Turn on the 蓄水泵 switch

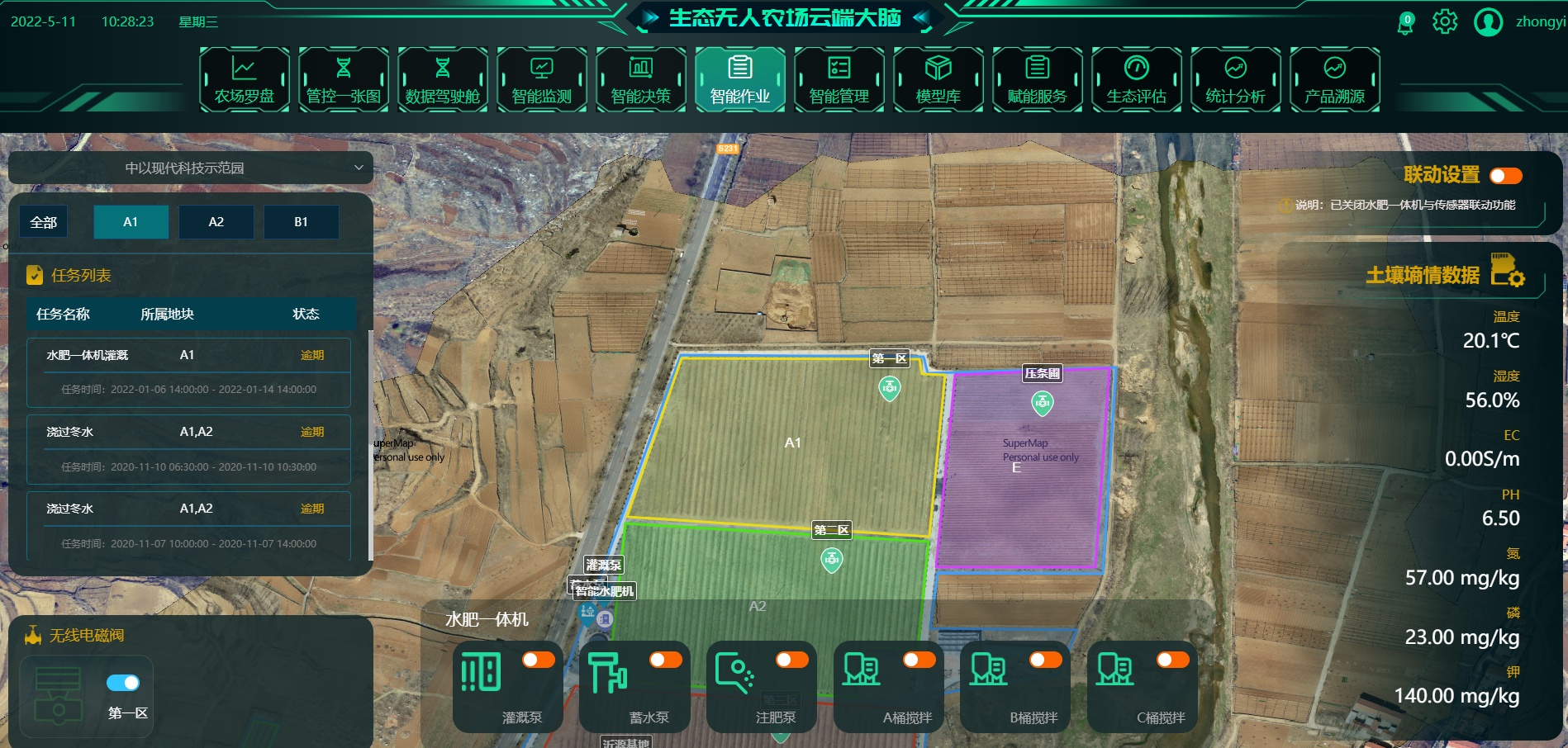pos(665,659)
